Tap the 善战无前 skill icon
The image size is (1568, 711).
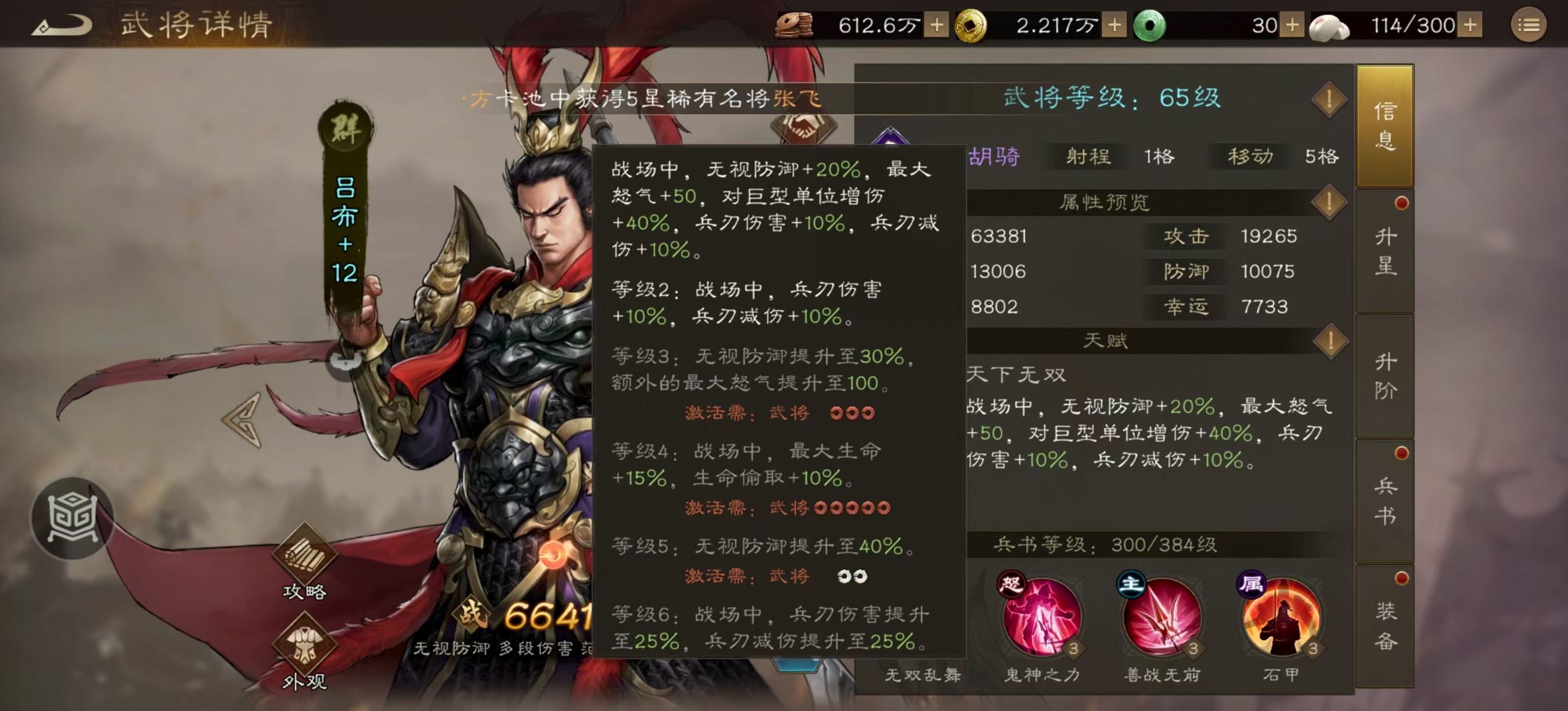1160,618
